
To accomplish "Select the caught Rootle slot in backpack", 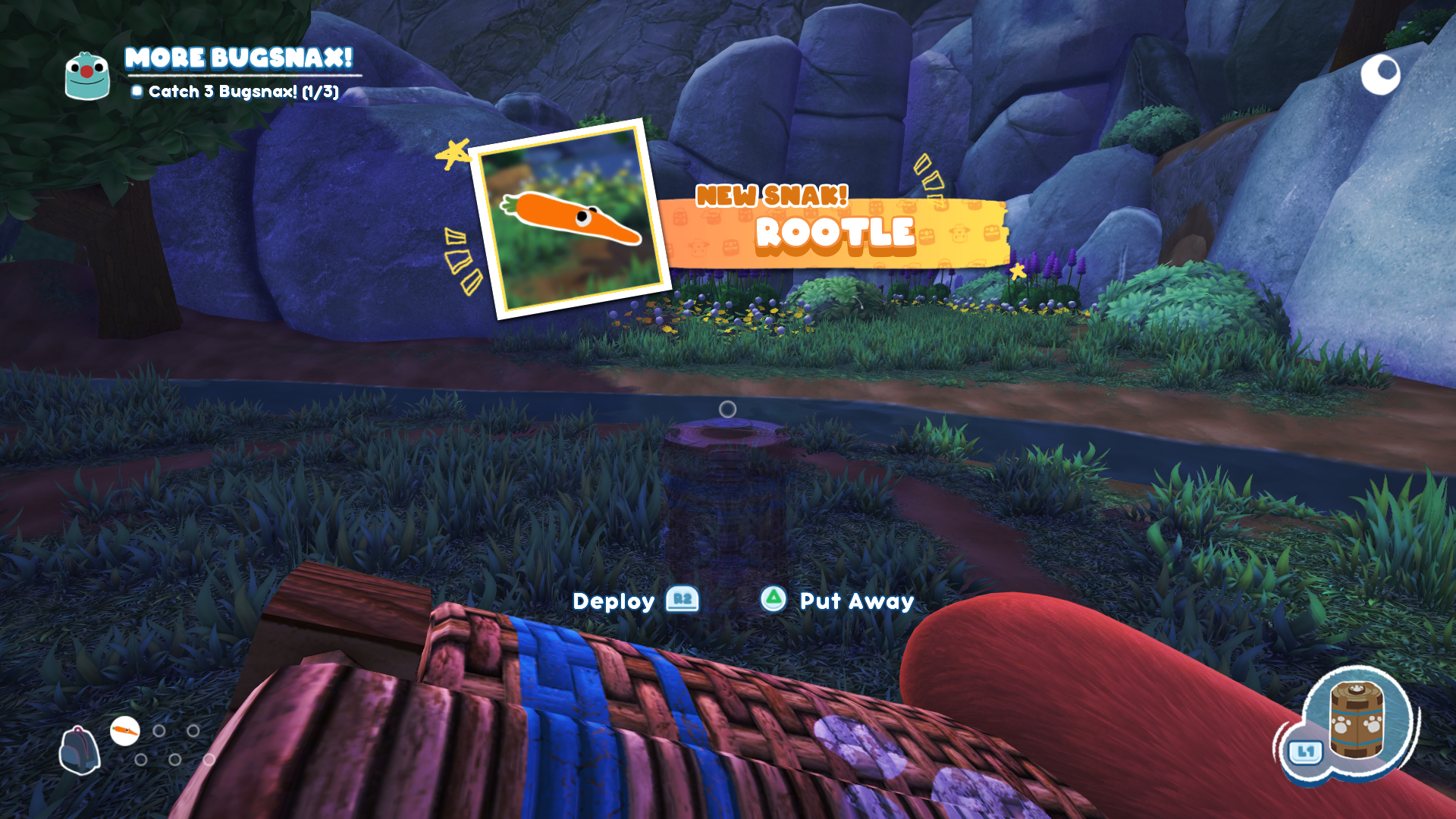I will tap(125, 731).
